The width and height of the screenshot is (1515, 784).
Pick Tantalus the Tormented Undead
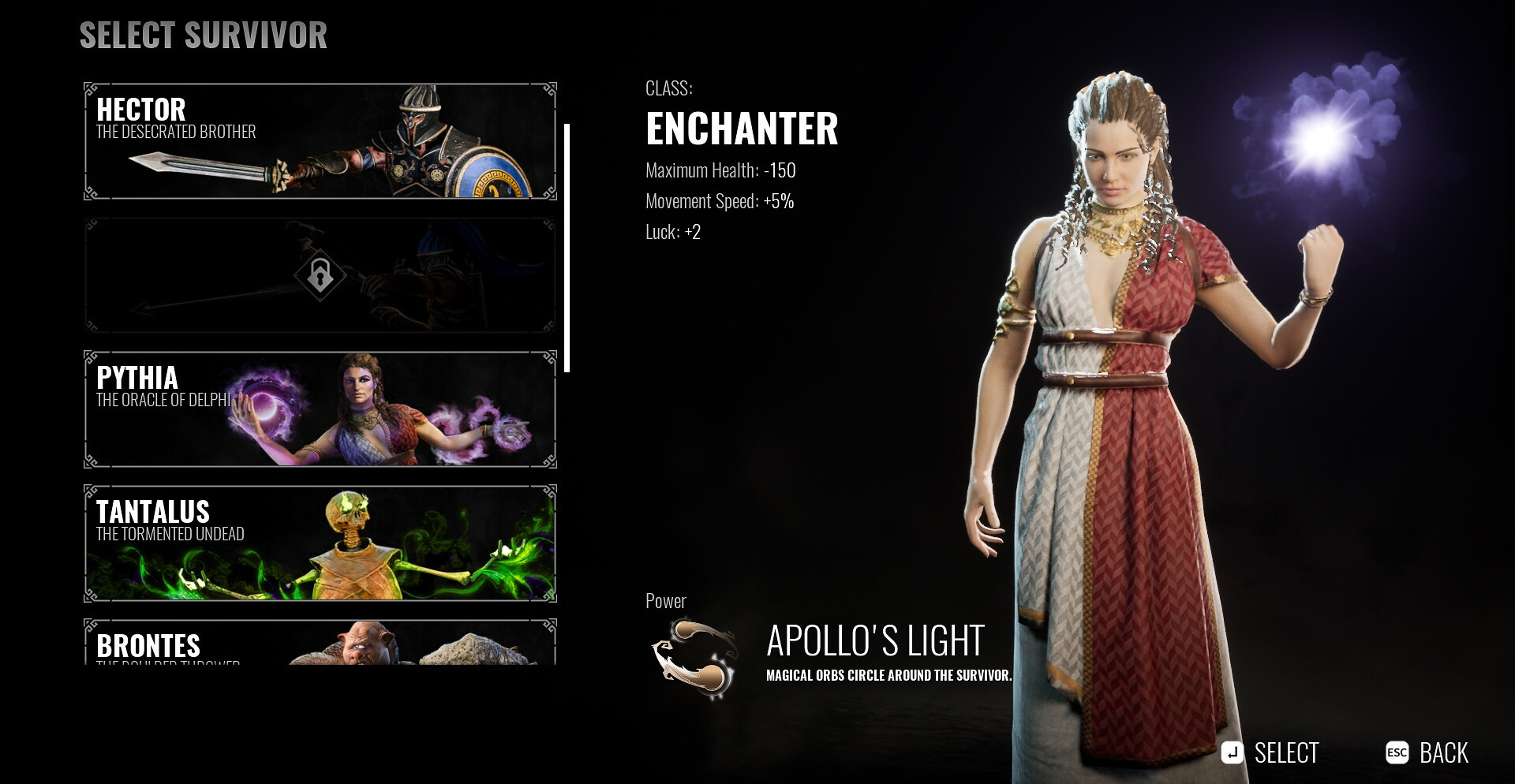pos(320,543)
